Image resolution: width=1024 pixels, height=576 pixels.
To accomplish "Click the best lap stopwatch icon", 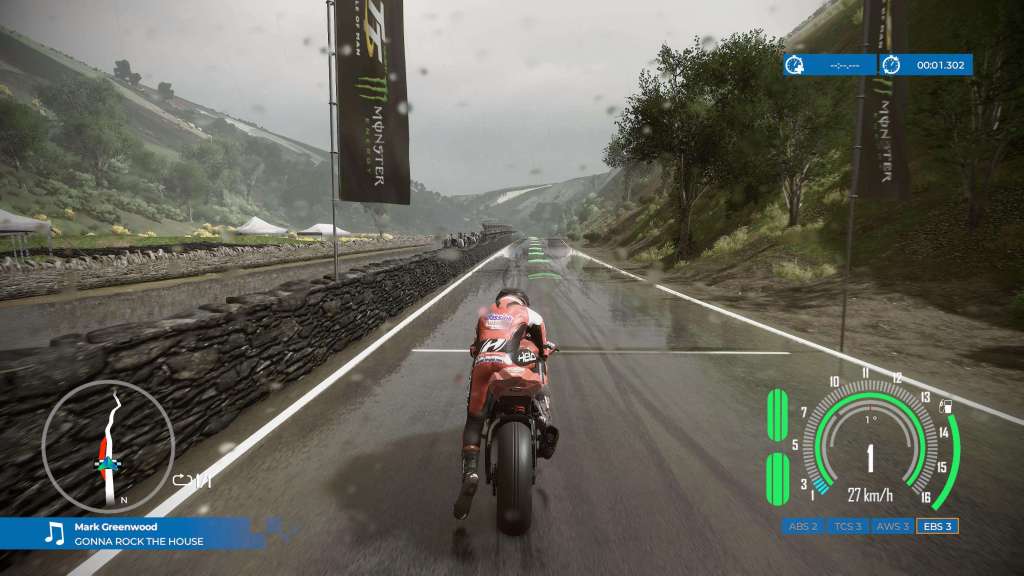I will (x=795, y=65).
